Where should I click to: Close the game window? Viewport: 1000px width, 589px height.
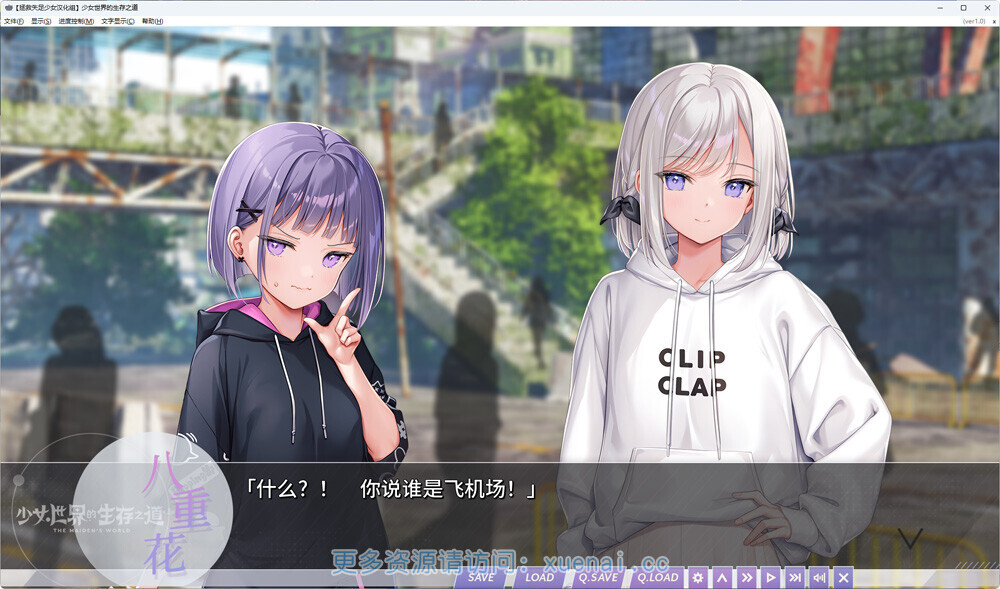987,7
